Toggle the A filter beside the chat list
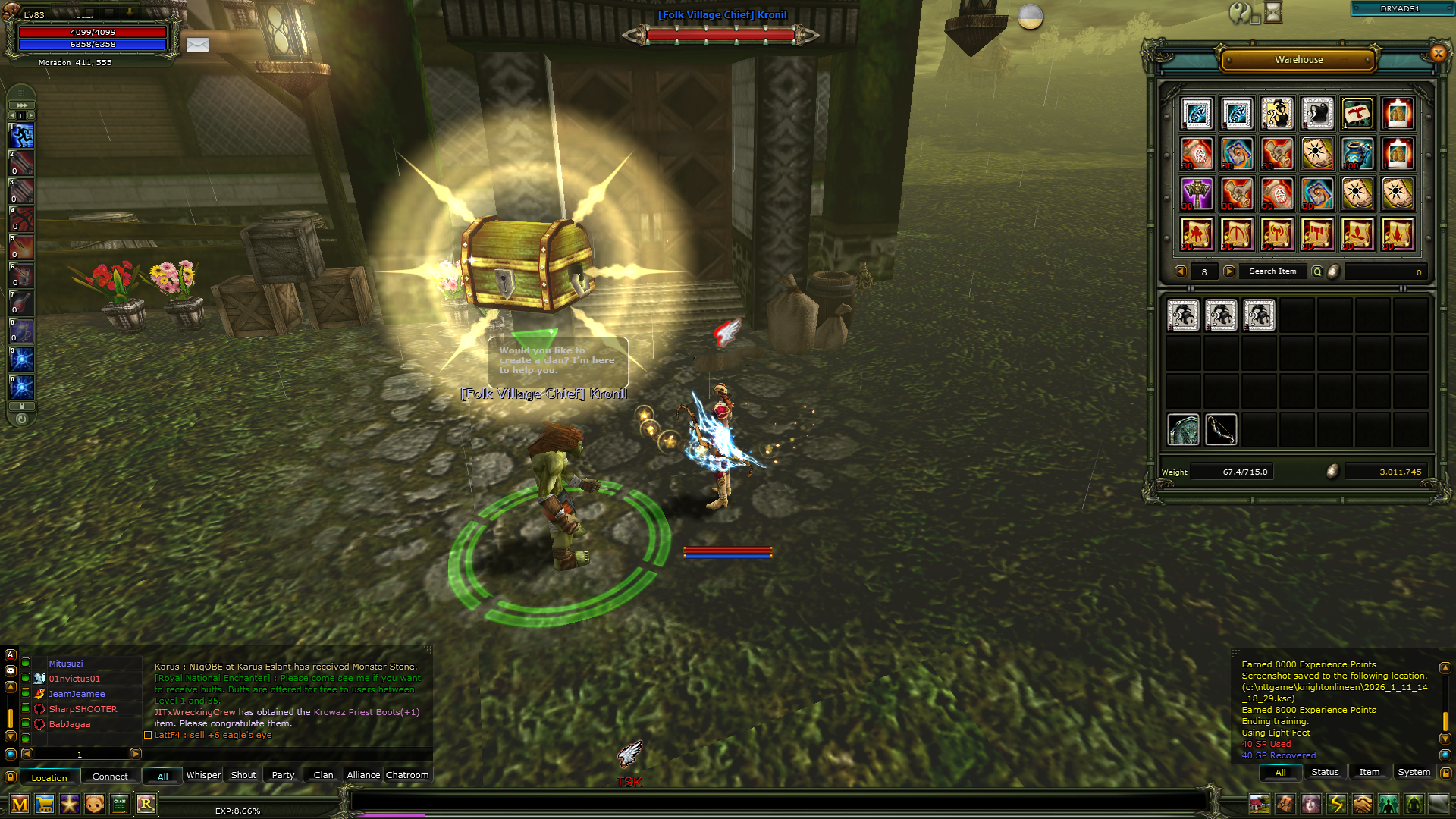The height and width of the screenshot is (819, 1456). (x=11, y=654)
